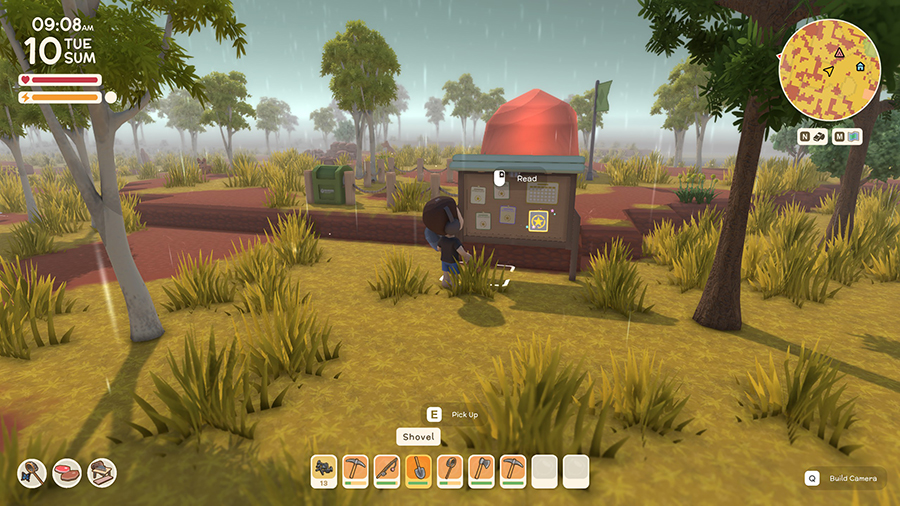Open the pink and brown food icon
This screenshot has width=900, height=506.
(67, 472)
